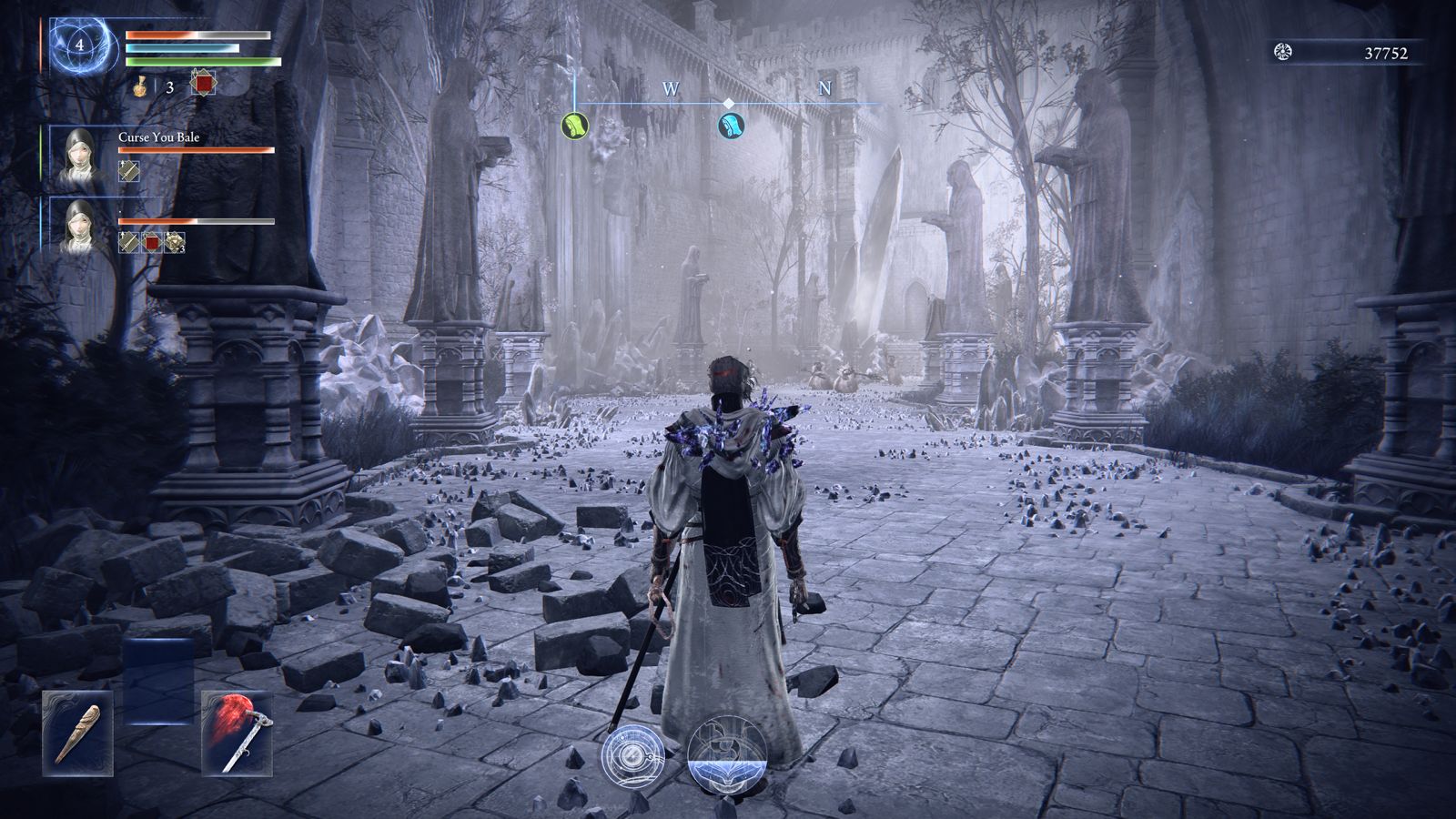Select the red-plumed sword weapon slot

point(237,733)
